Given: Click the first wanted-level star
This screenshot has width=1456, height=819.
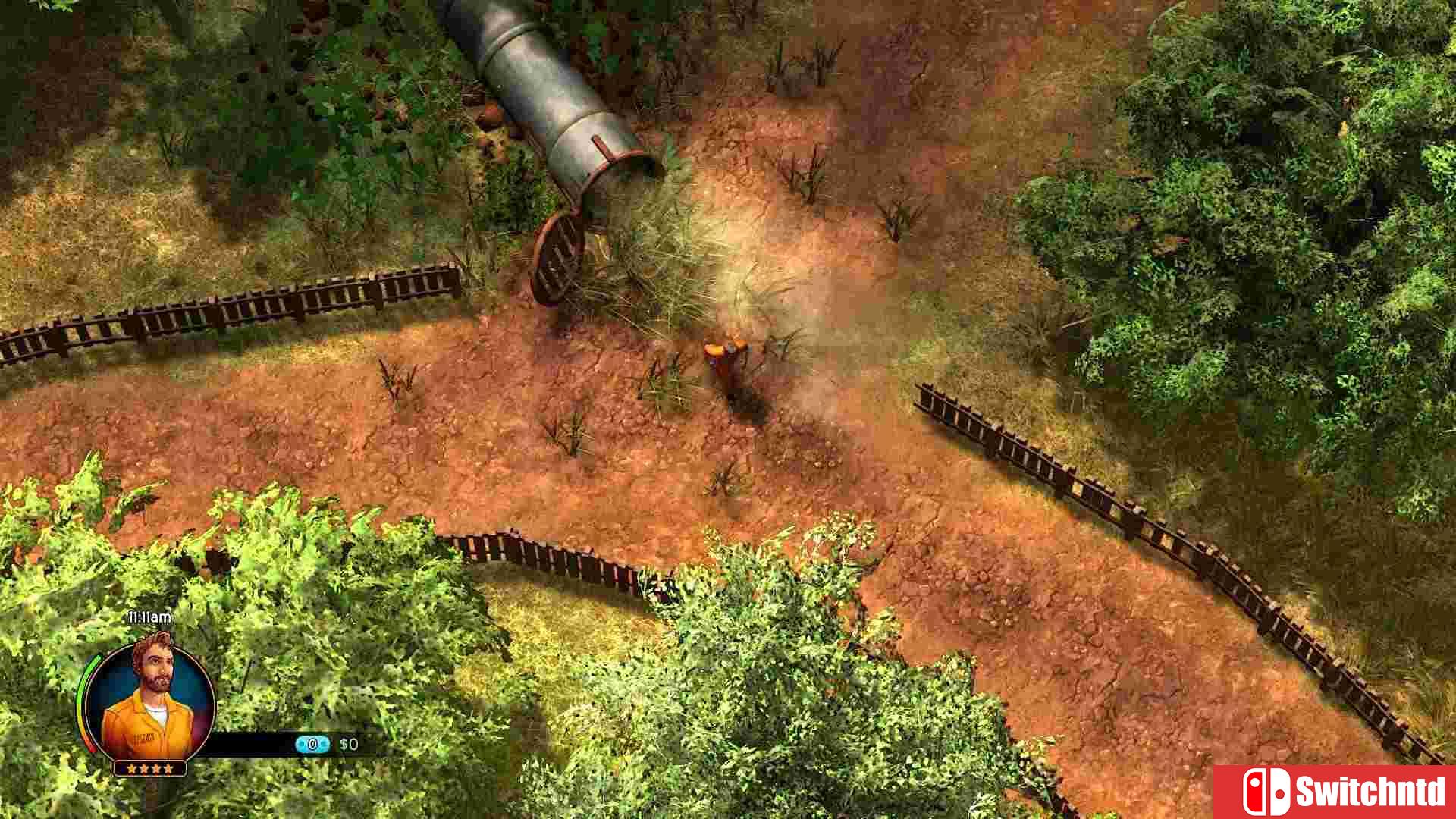Looking at the screenshot, I should pos(130,768).
